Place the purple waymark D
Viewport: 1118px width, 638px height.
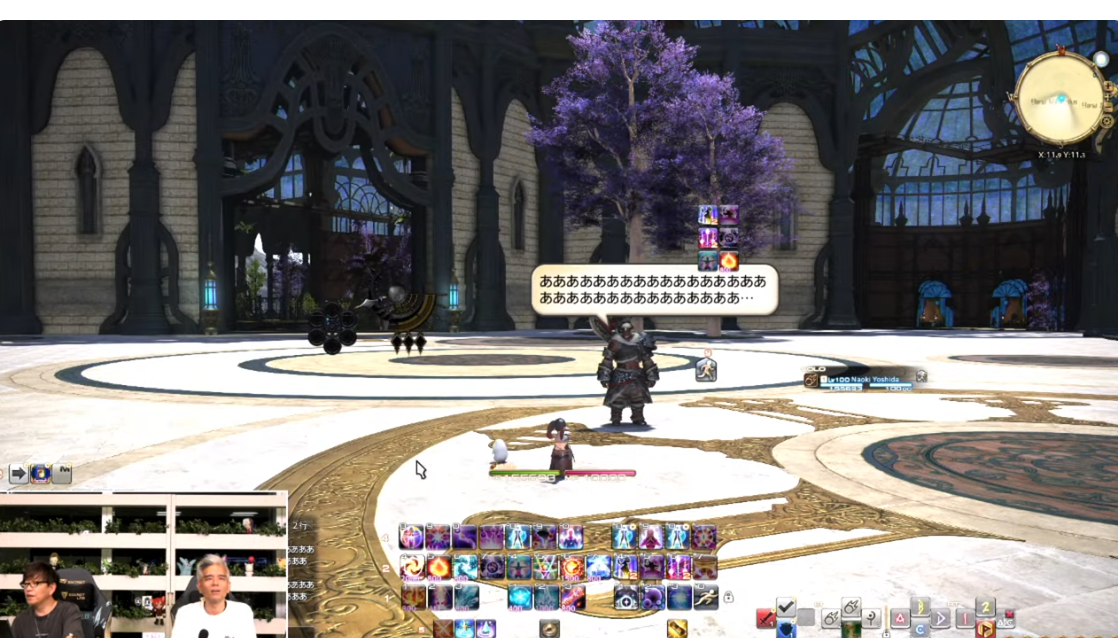941,618
